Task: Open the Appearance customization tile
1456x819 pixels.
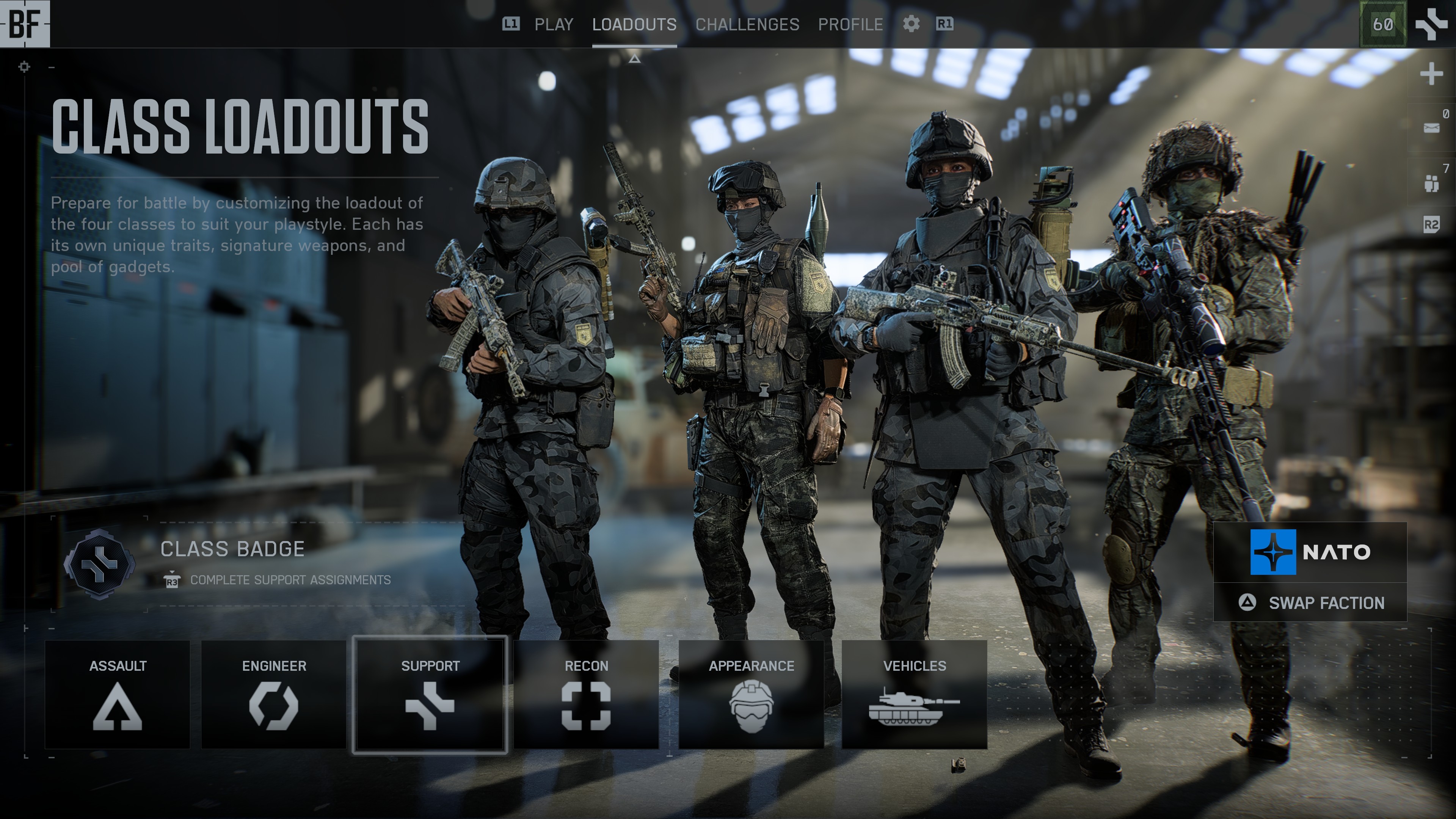Action: 751,694
